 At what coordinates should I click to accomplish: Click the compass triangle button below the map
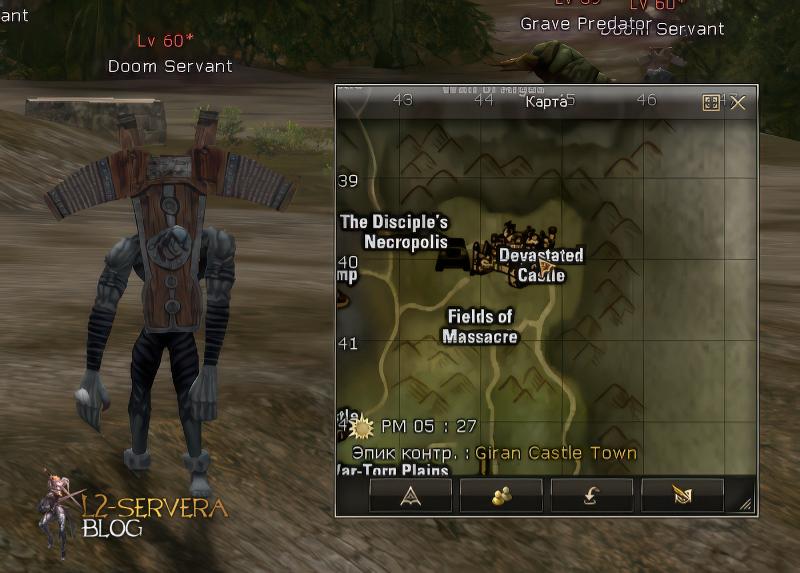[410, 495]
